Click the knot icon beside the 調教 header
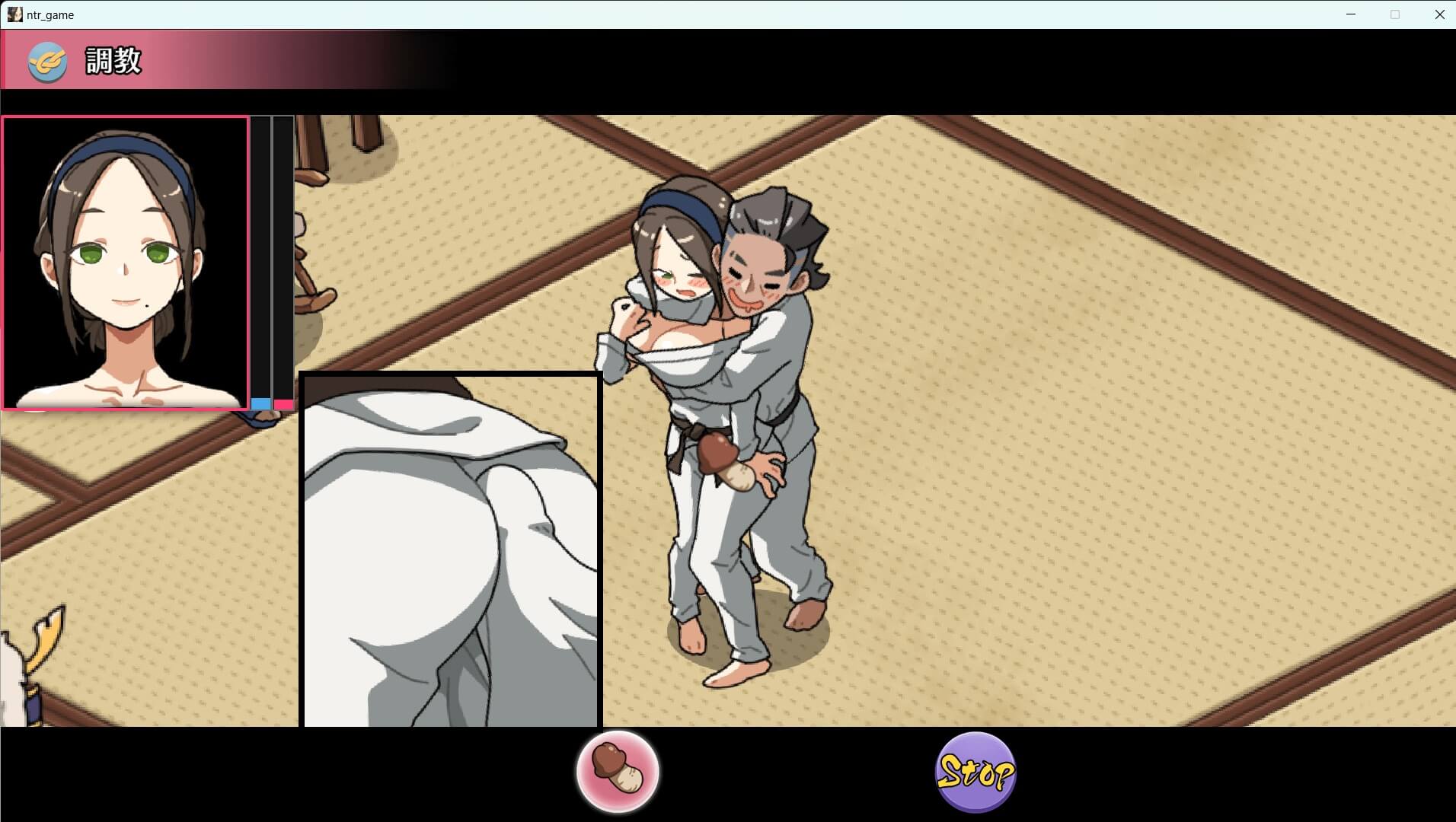This screenshot has height=822, width=1456. [x=47, y=62]
